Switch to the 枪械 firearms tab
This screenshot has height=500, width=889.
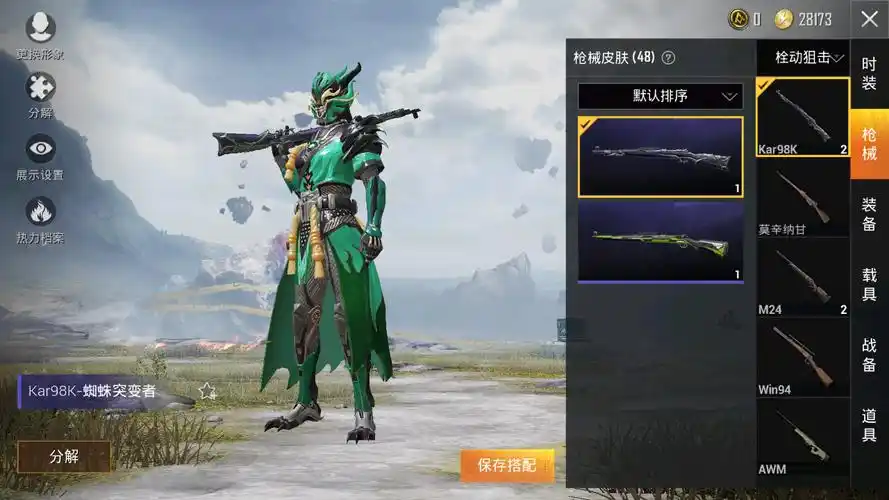pos(869,143)
